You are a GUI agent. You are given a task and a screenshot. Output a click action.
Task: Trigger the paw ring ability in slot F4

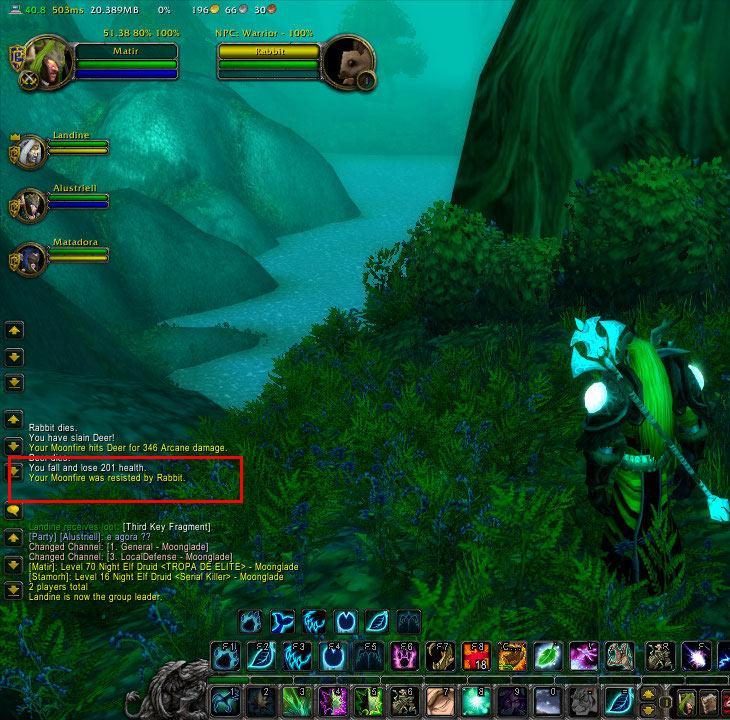click(x=334, y=656)
